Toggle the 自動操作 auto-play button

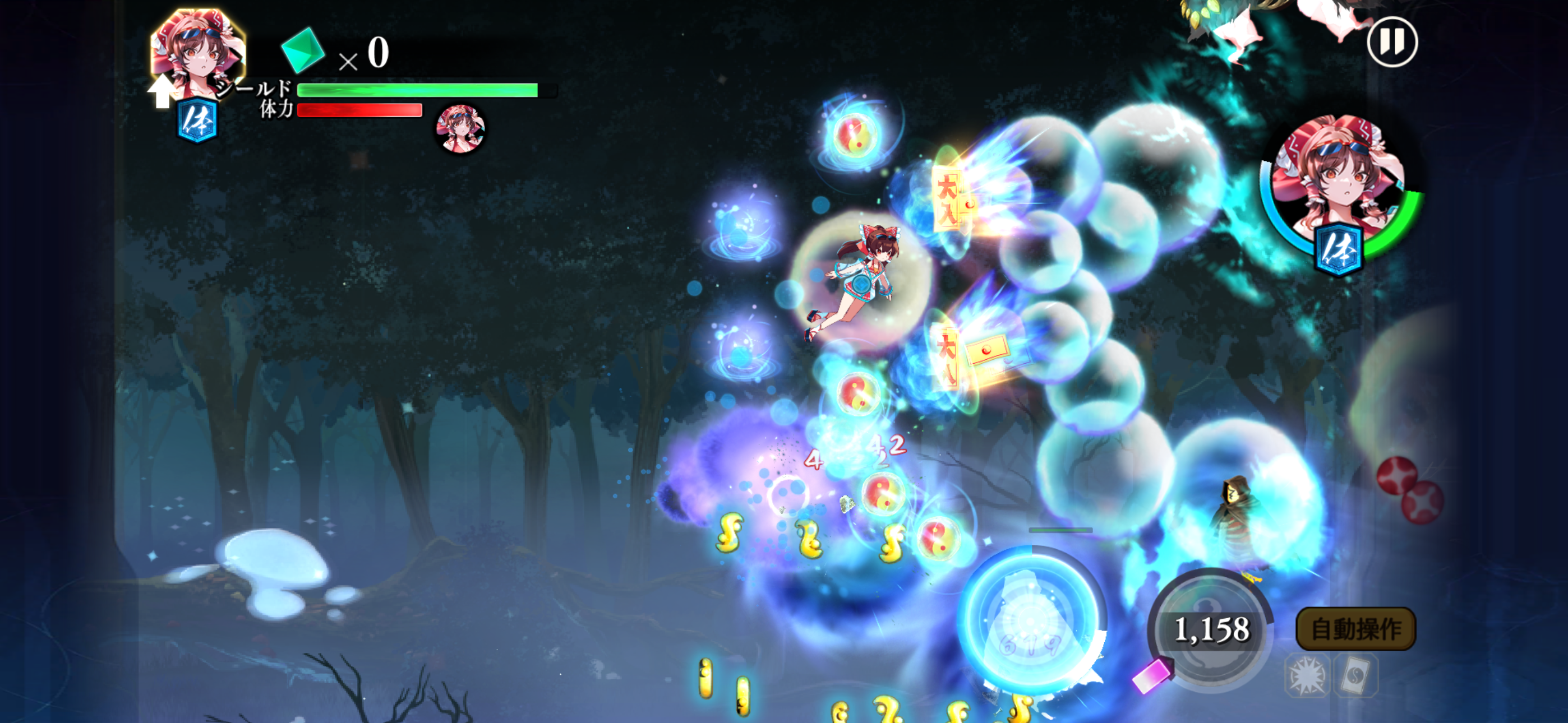click(x=1355, y=629)
